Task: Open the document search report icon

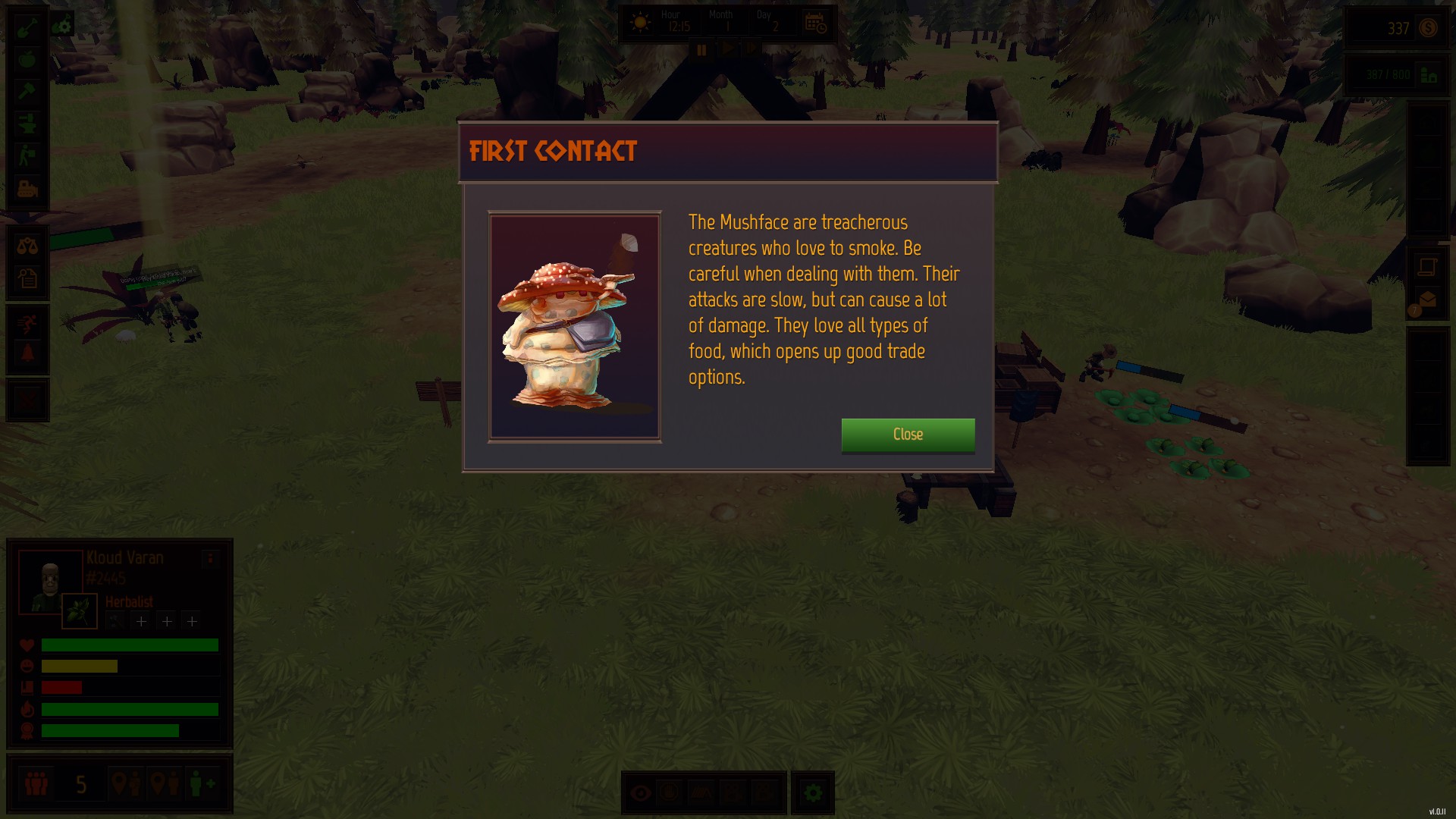Action: point(27,278)
